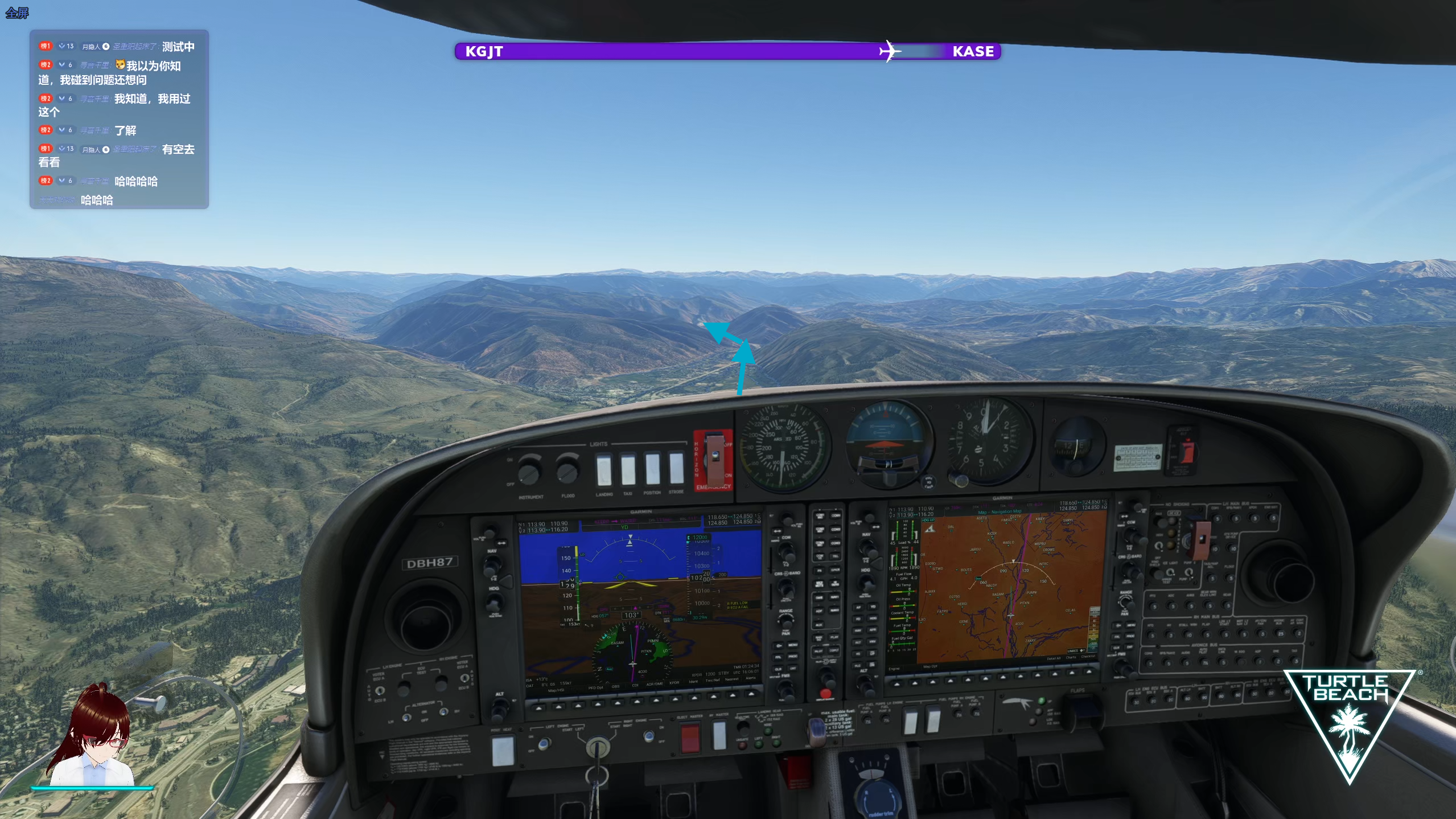Click the PFD HDG heading knob
The height and width of the screenshot is (819, 1456).
[x=494, y=603]
